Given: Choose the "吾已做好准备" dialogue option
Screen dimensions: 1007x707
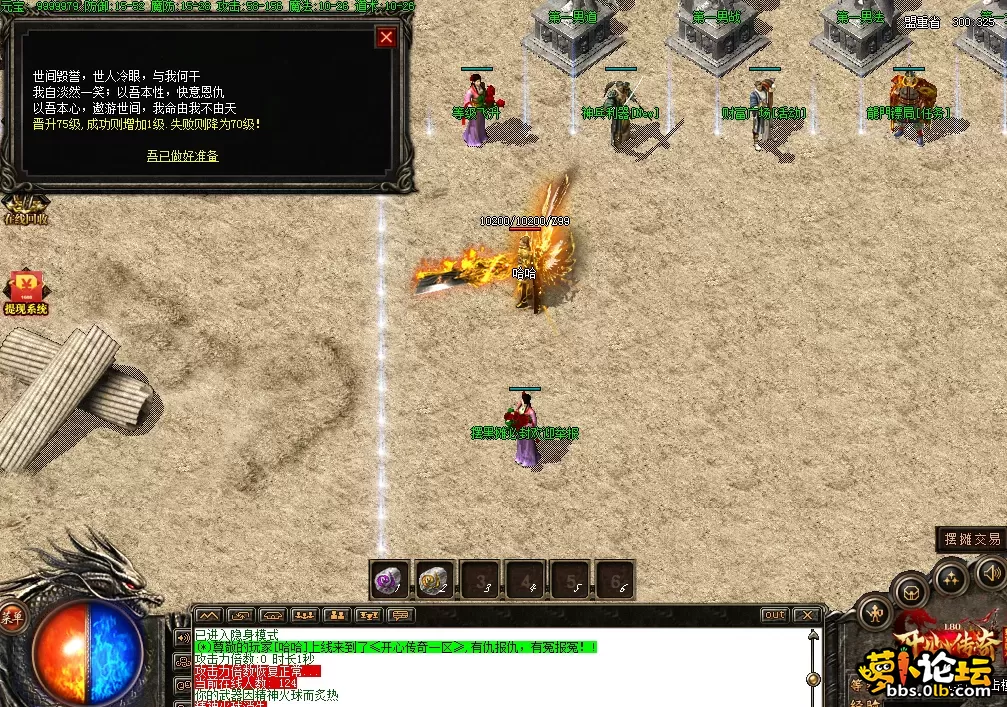Looking at the screenshot, I should (x=182, y=156).
